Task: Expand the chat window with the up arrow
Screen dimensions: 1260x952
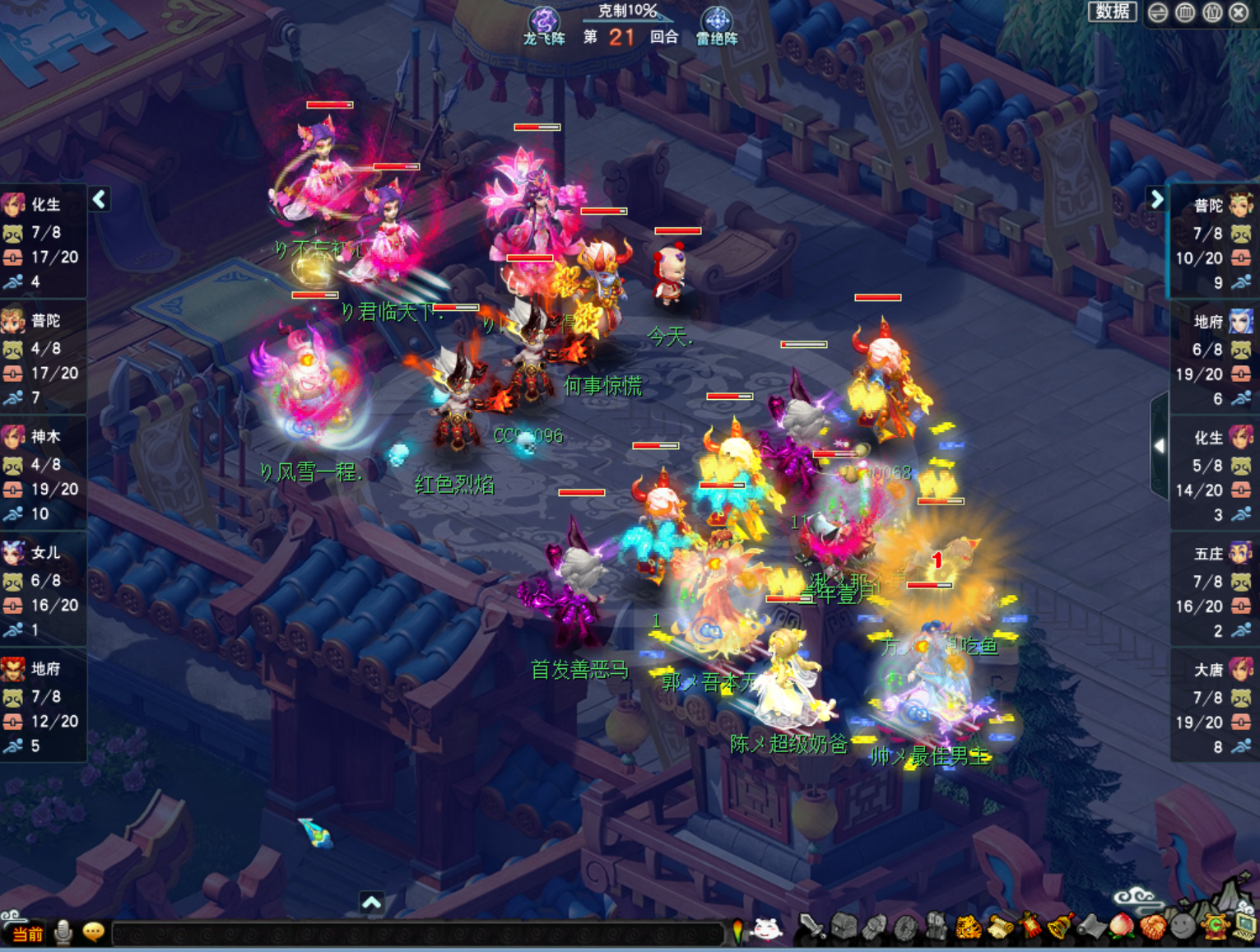Action: click(371, 903)
